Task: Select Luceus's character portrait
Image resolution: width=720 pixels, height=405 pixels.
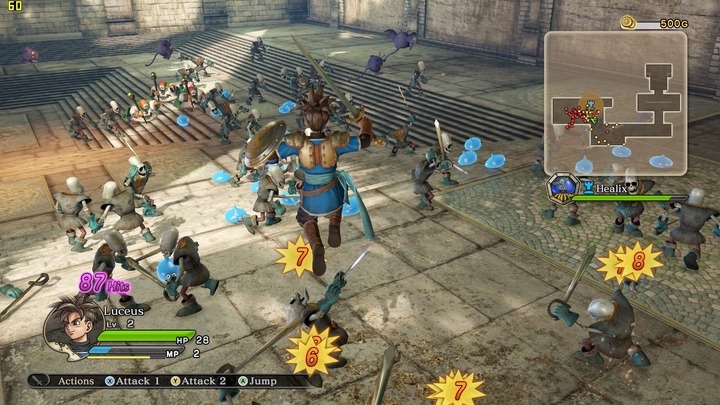Action: (70, 325)
